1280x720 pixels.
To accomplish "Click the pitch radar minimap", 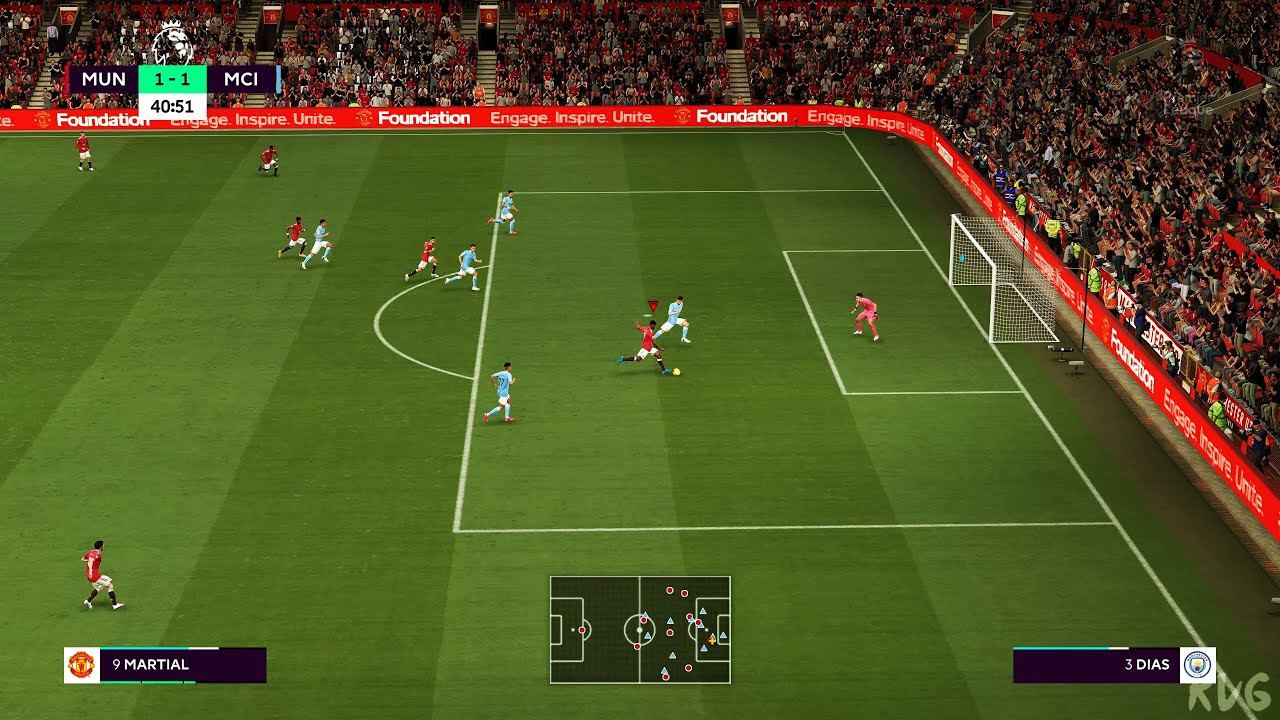I will pos(640,630).
